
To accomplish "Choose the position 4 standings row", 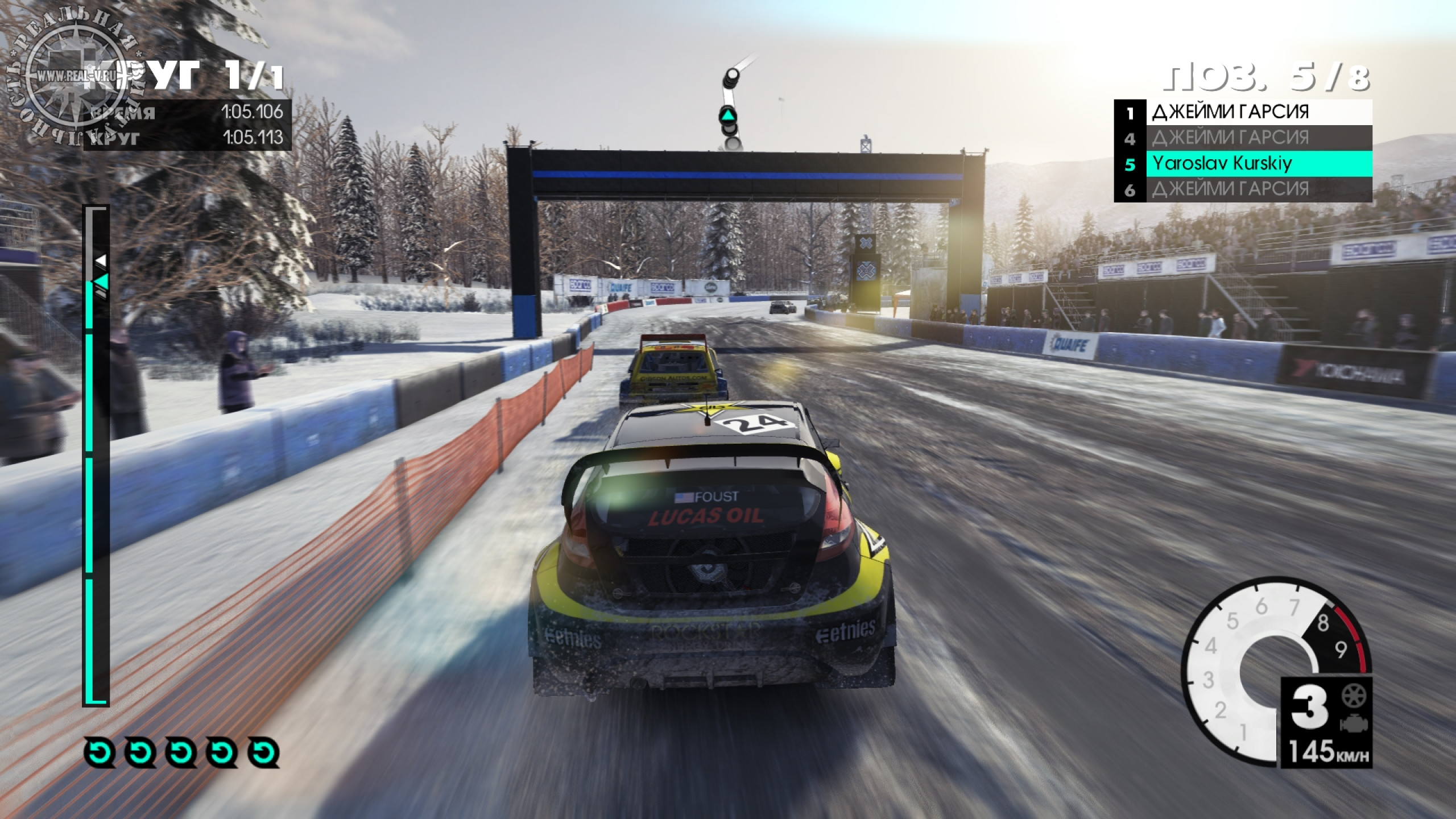I will (x=1242, y=138).
